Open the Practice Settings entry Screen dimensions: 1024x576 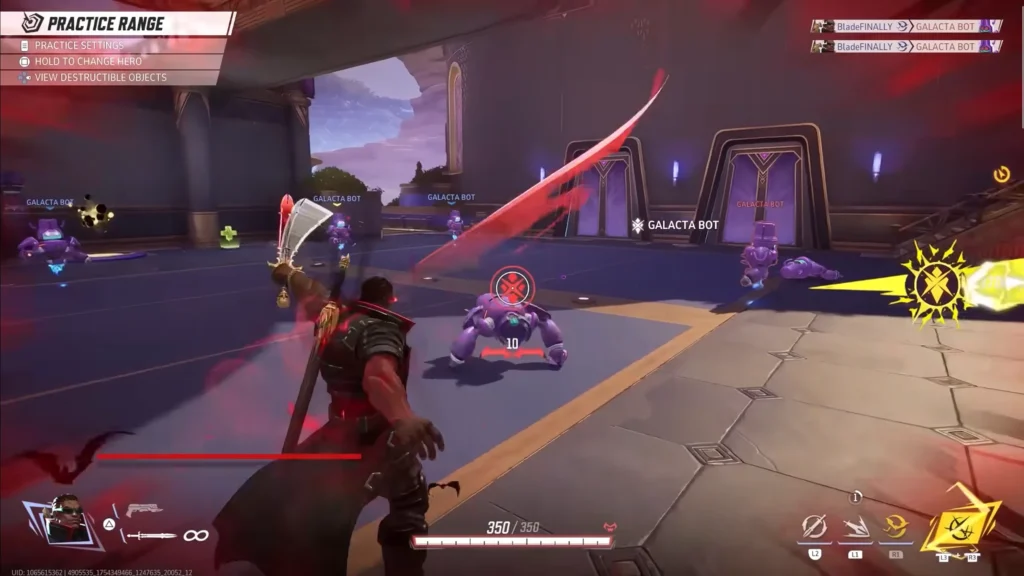point(79,45)
